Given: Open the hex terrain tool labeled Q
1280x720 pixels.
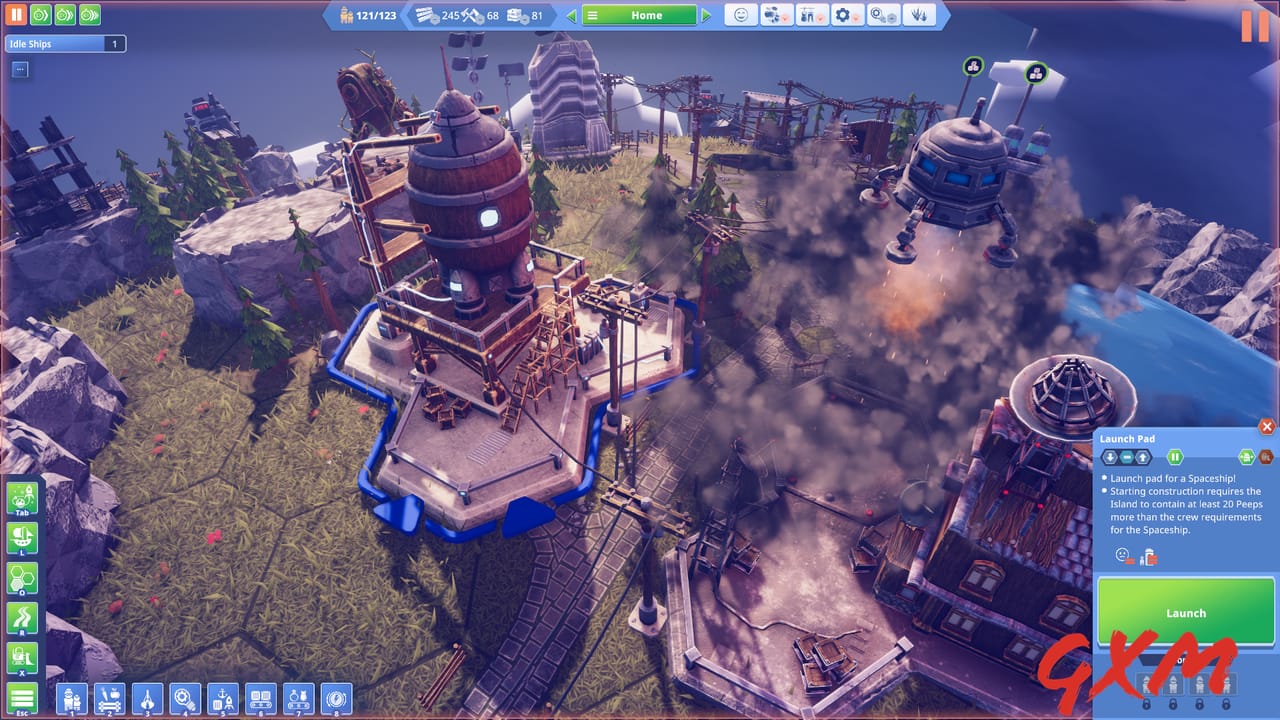Looking at the screenshot, I should 22,578.
